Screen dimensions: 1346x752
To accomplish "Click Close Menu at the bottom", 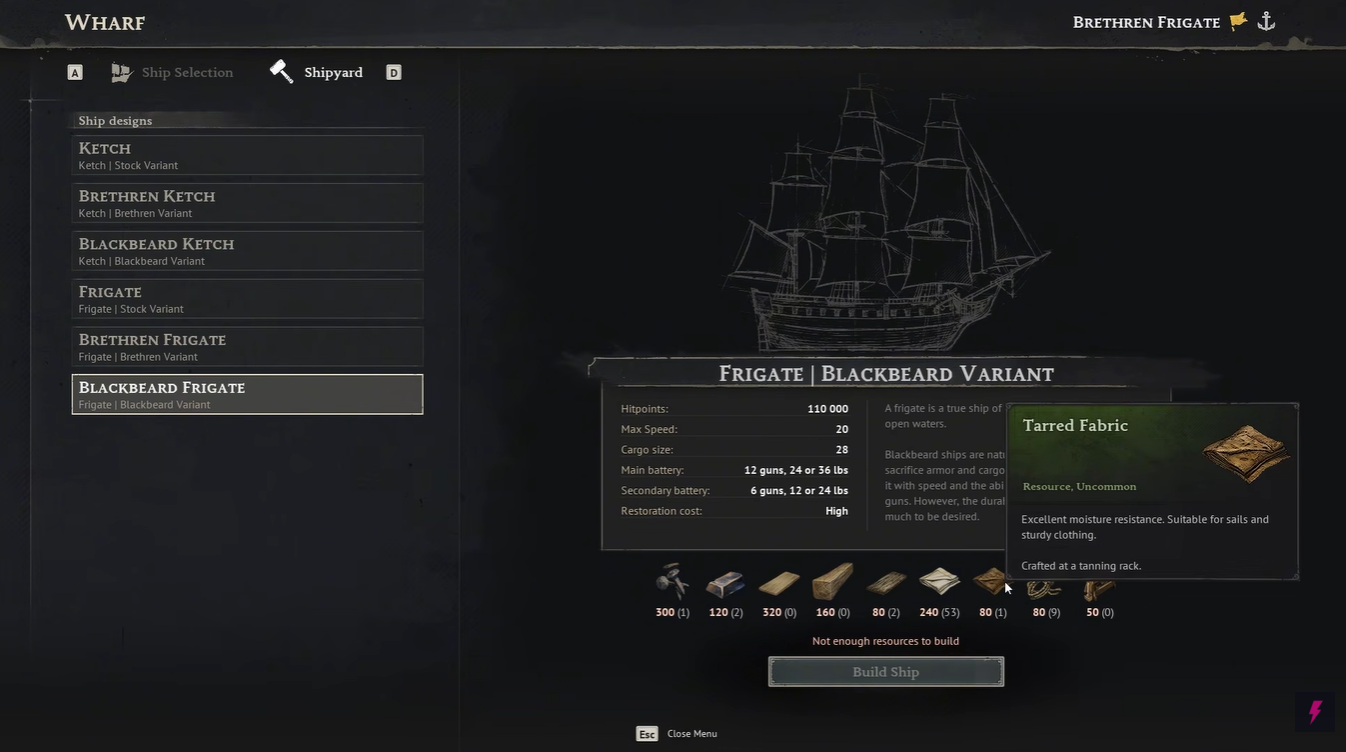I will (x=691, y=733).
